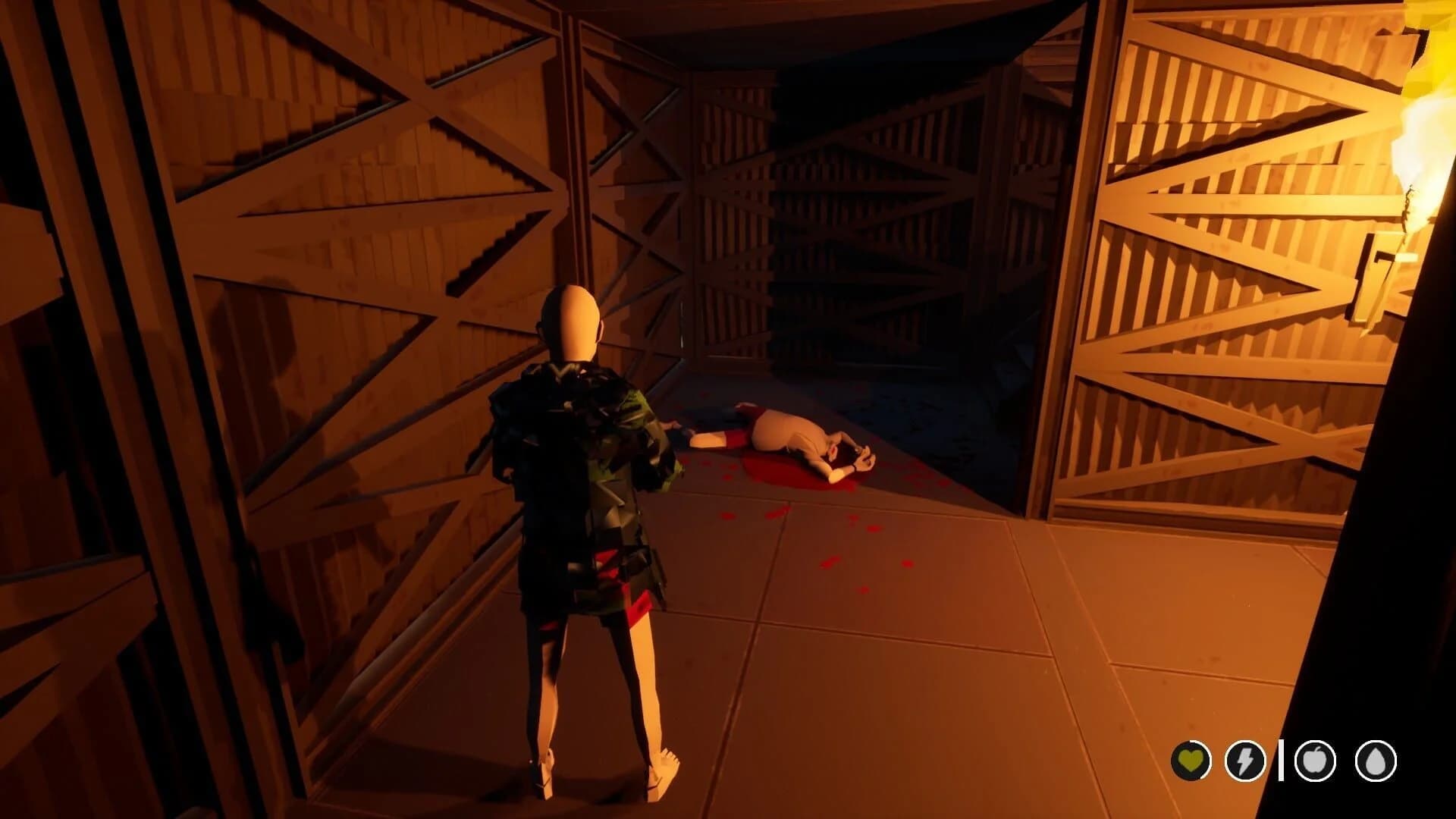Click the dark open doorway ahead

click(x=872, y=227)
